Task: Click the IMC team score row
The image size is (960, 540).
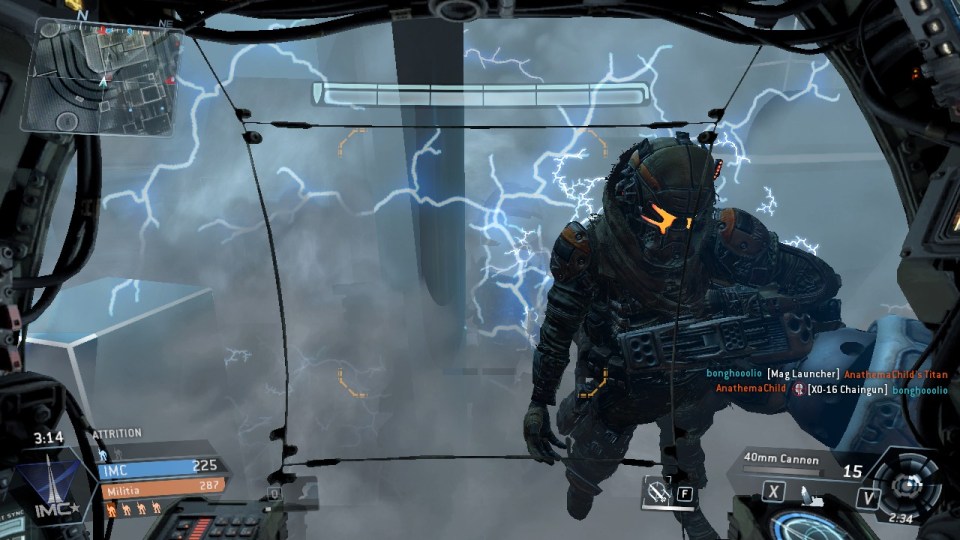Action: [160, 466]
